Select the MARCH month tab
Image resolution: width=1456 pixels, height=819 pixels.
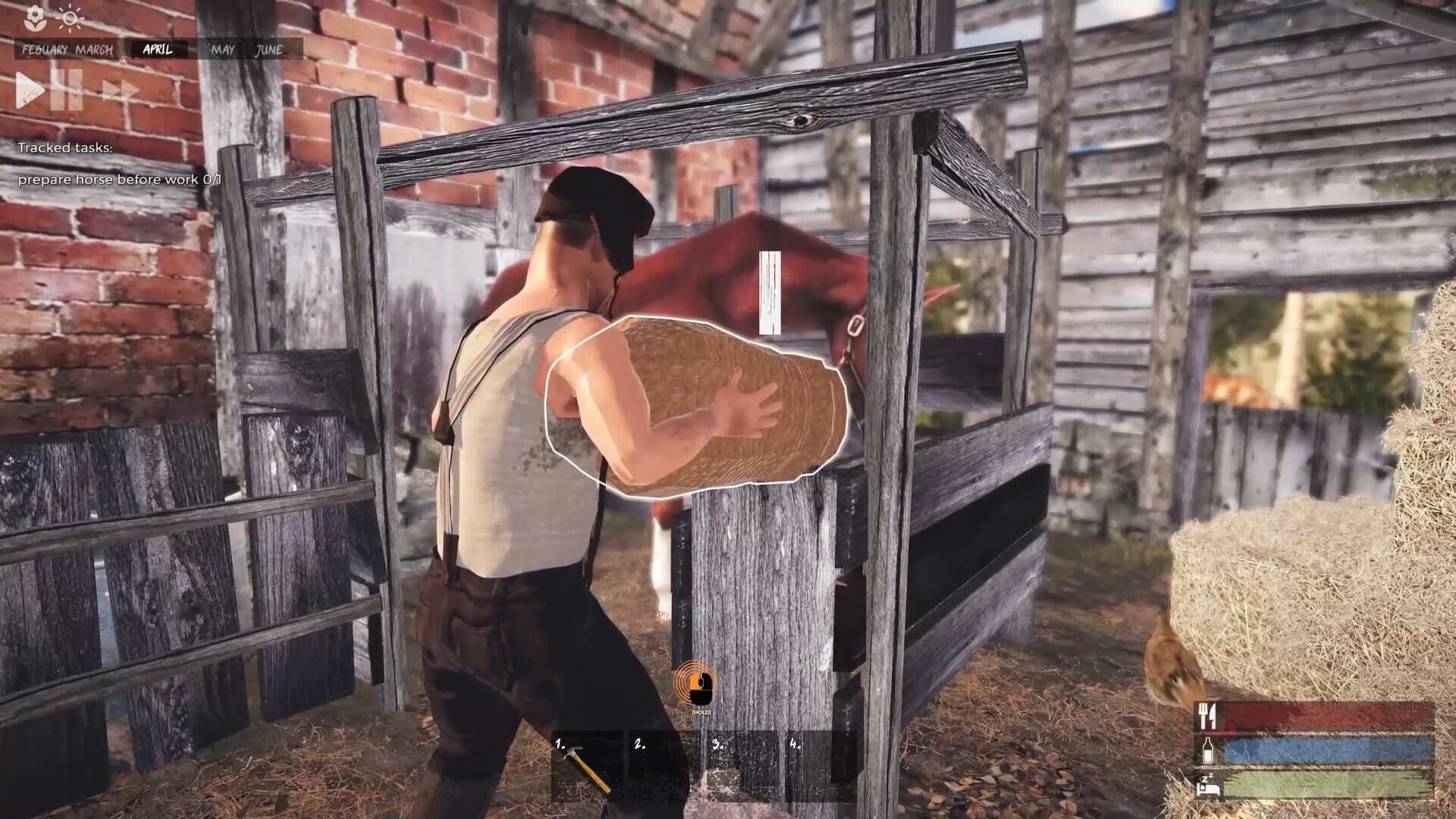coord(96,51)
